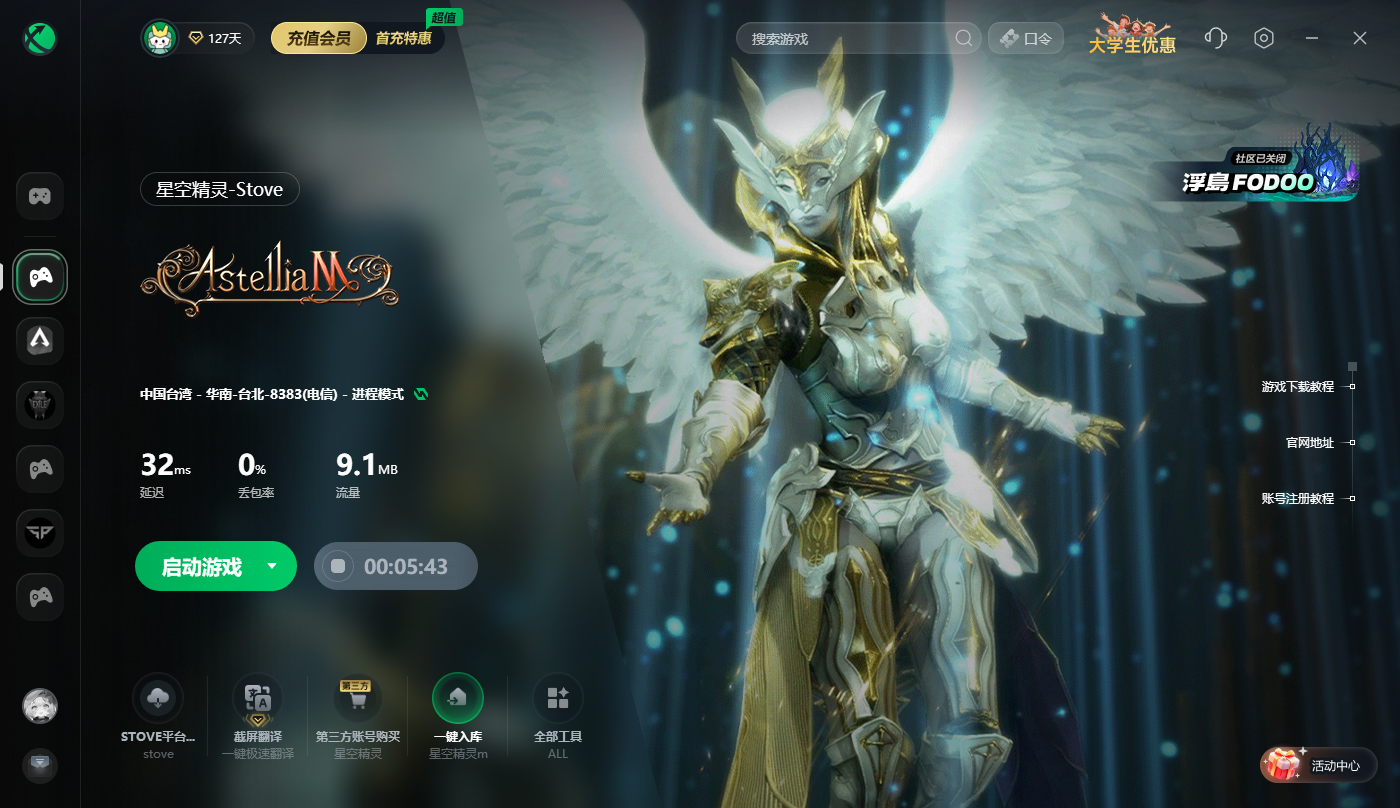Click the 启动游戏 start game button
This screenshot has width=1400, height=808.
click(x=202, y=567)
